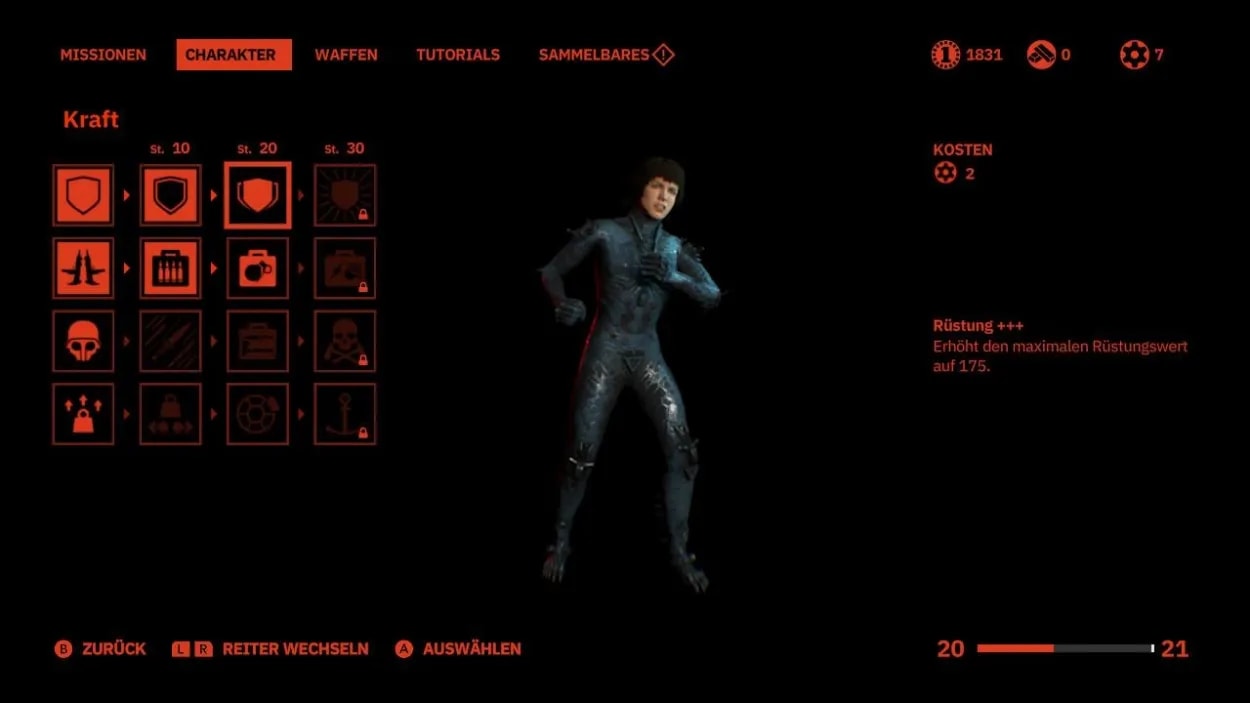This screenshot has height=703, width=1250.
Task: Select the locked damaged case skill
Action: [345, 268]
